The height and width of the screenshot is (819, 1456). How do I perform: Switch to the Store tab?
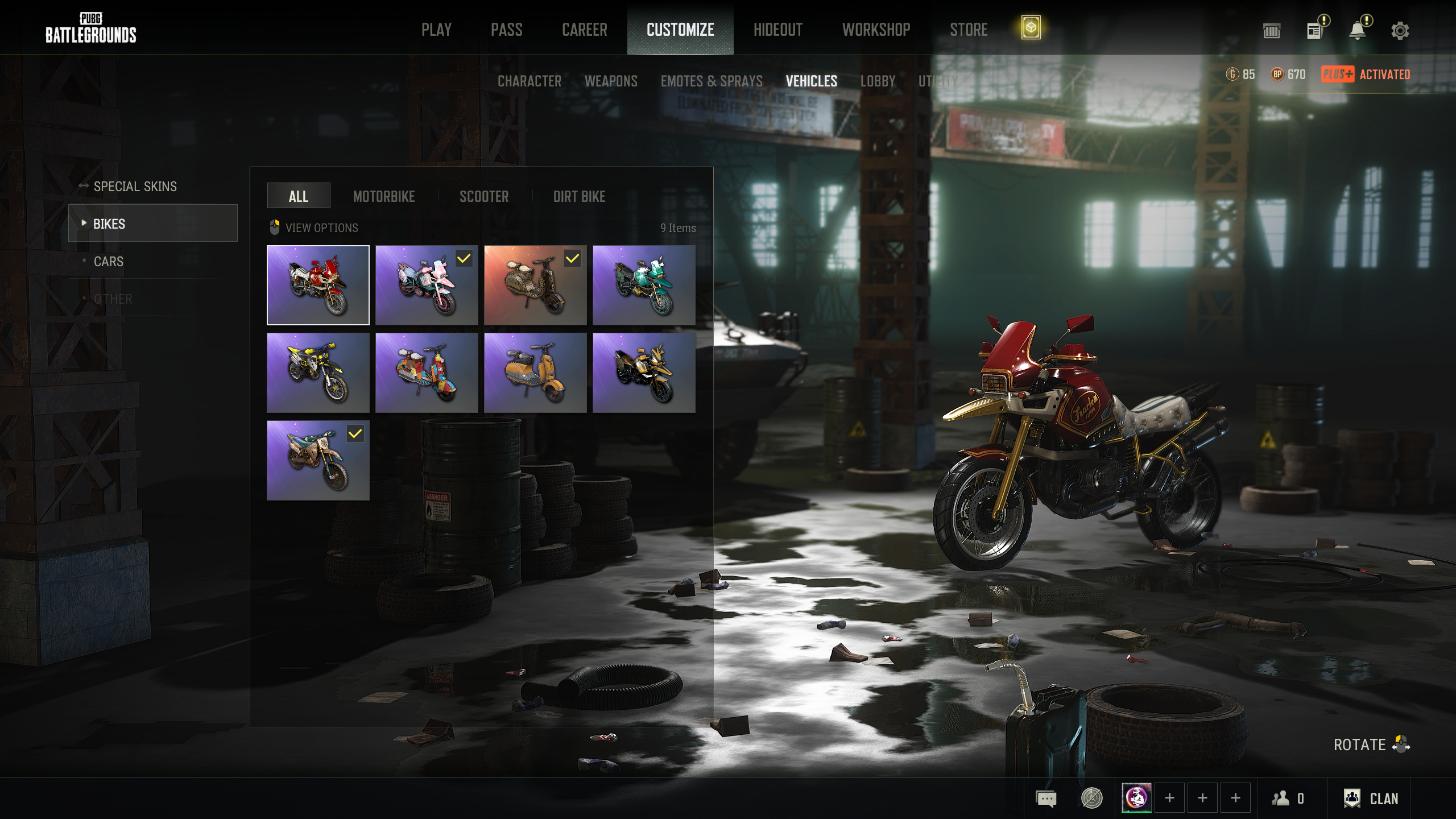tap(969, 30)
